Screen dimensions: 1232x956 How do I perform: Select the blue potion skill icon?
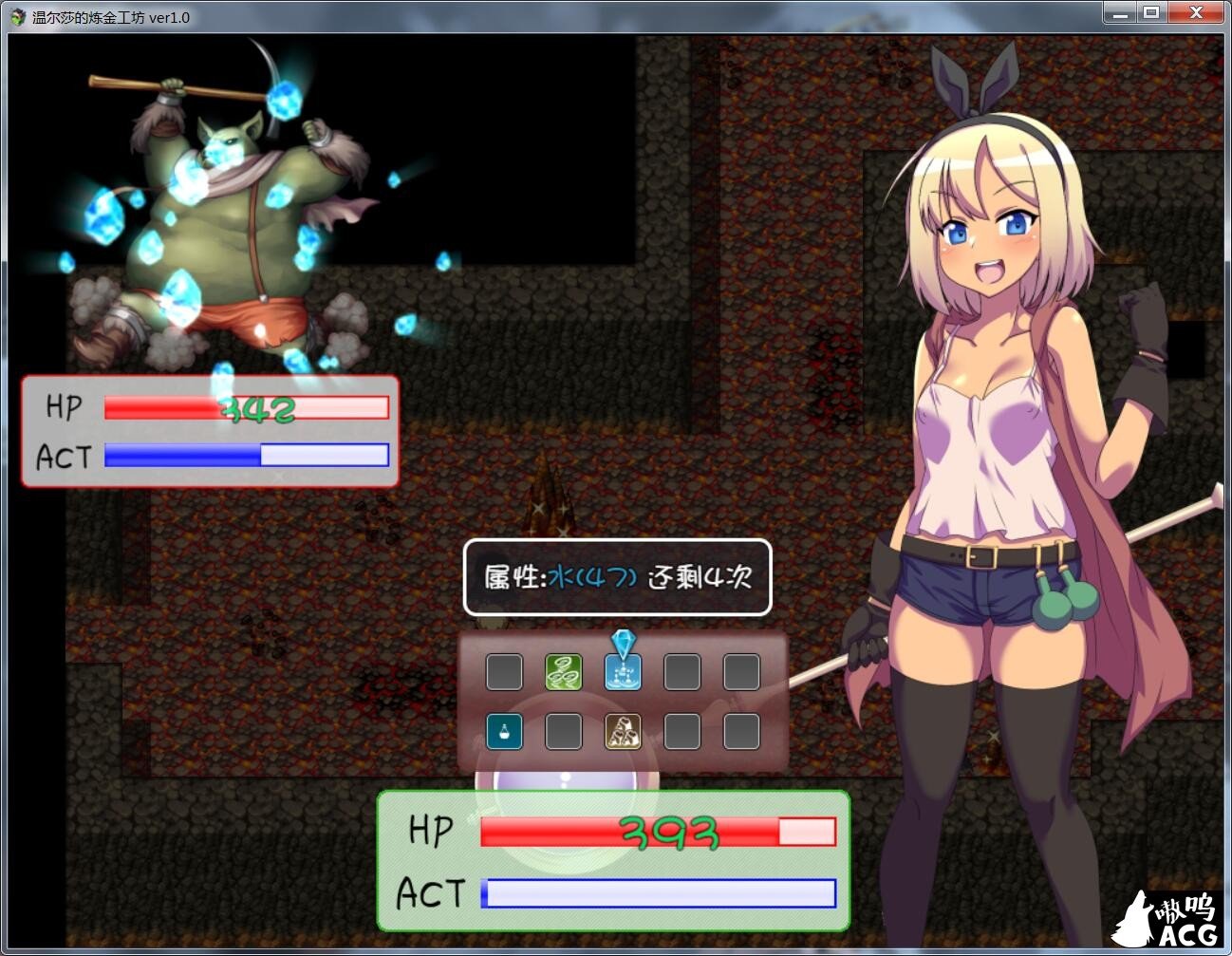point(504,731)
